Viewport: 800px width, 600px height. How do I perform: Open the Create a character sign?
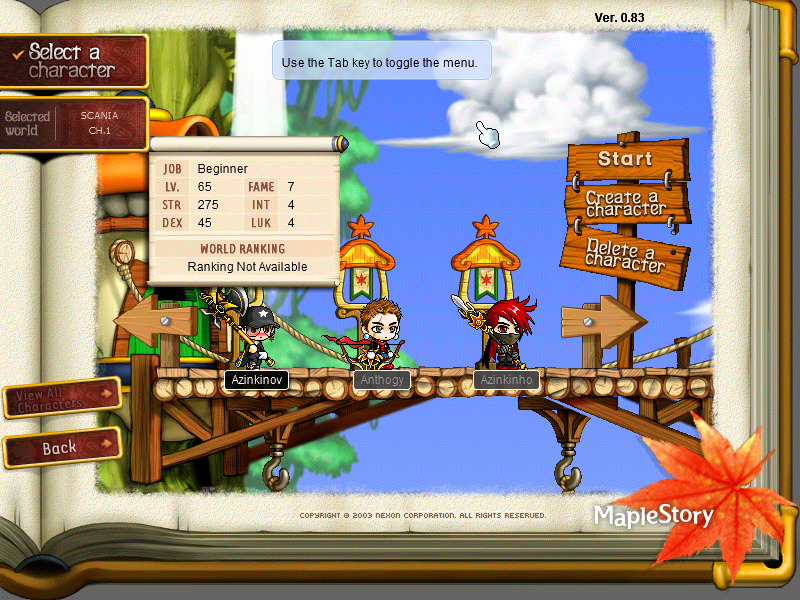[x=626, y=203]
